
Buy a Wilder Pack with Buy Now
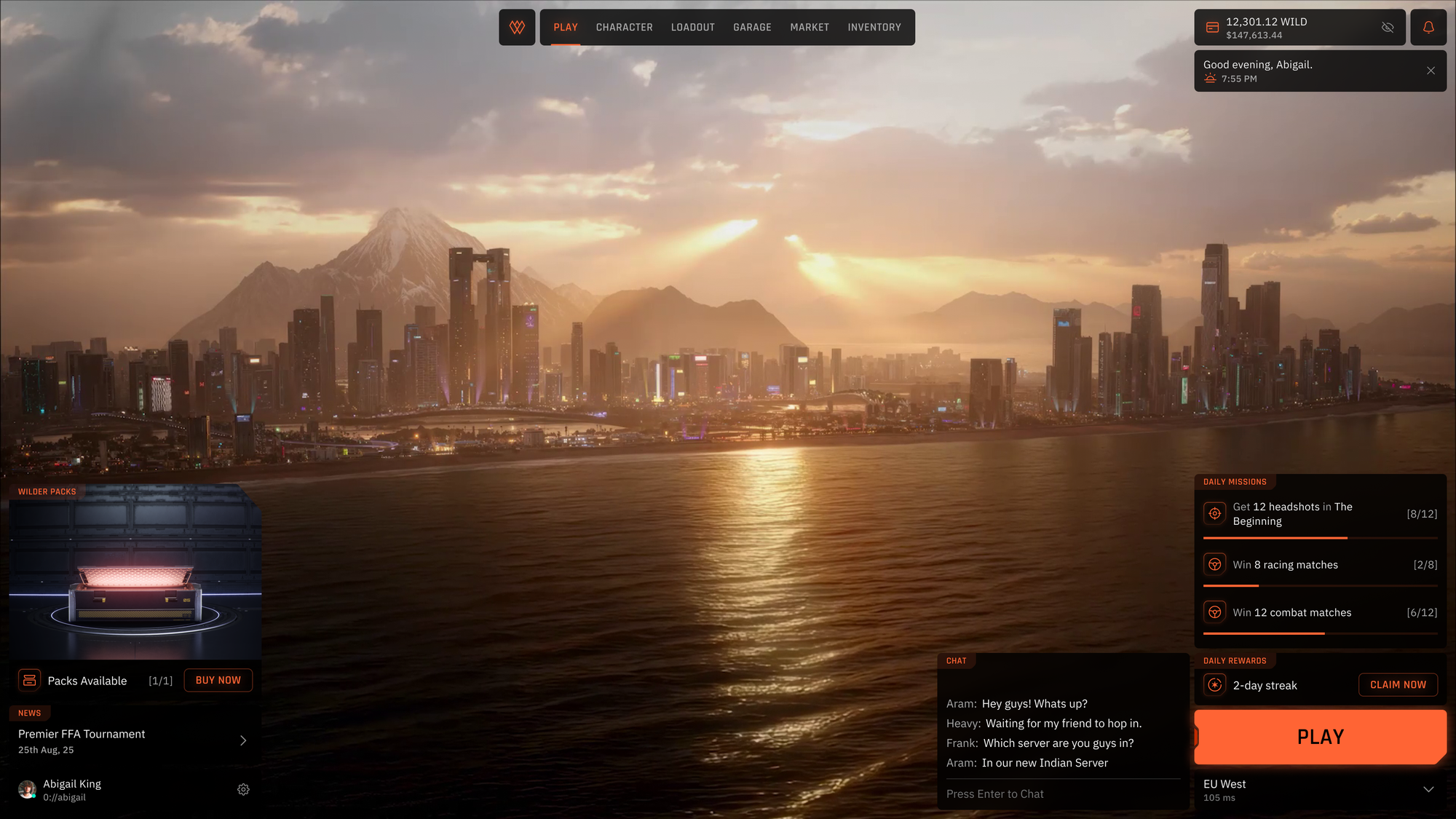coord(218,680)
